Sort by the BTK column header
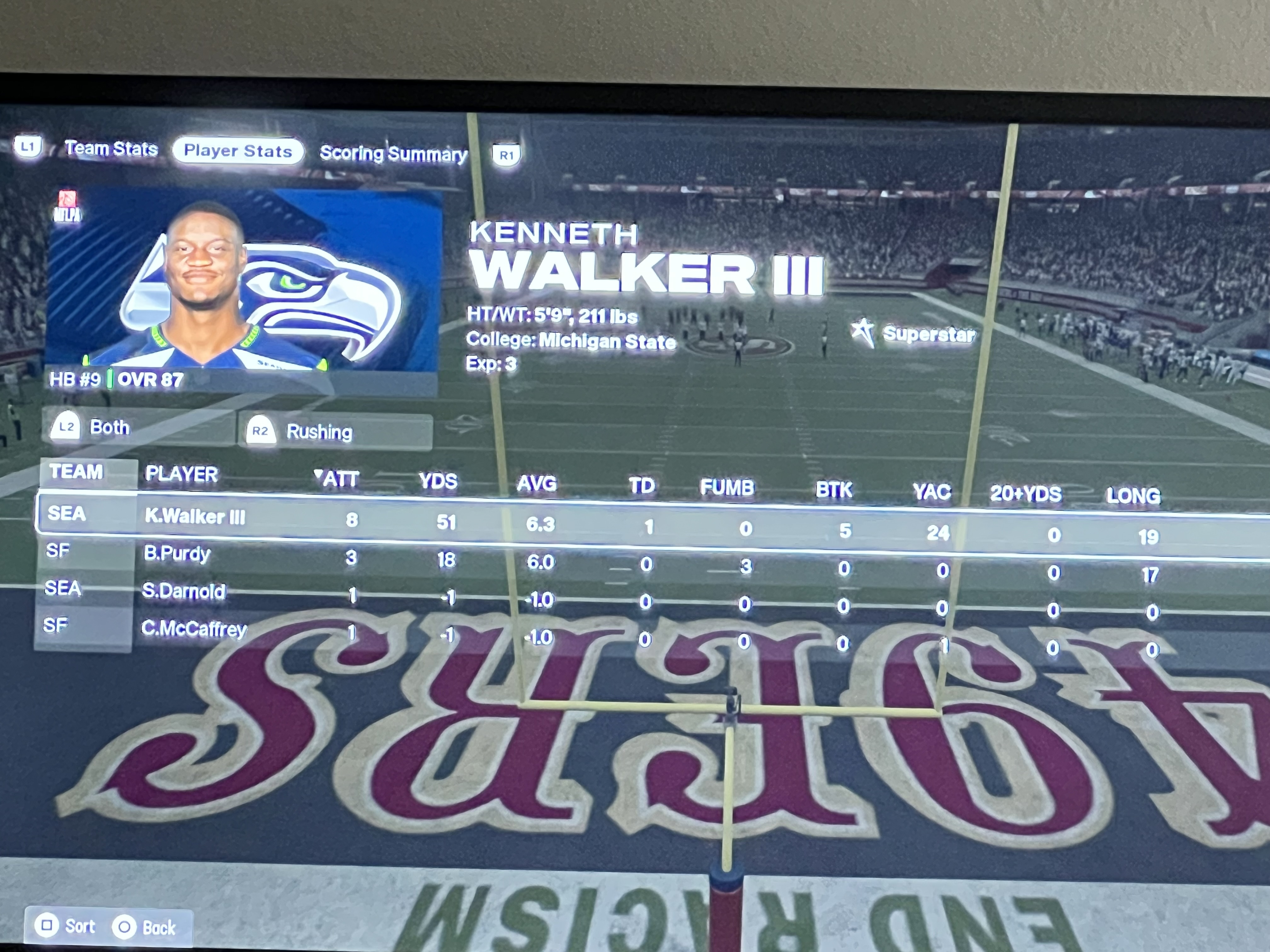The height and width of the screenshot is (952, 1270). pos(834,490)
